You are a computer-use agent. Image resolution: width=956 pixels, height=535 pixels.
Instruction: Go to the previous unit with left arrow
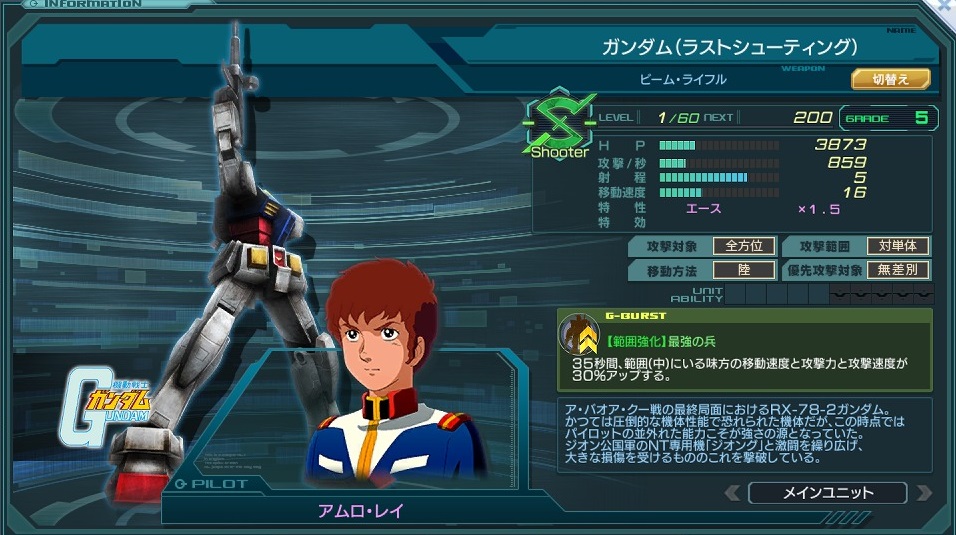[x=733, y=493]
